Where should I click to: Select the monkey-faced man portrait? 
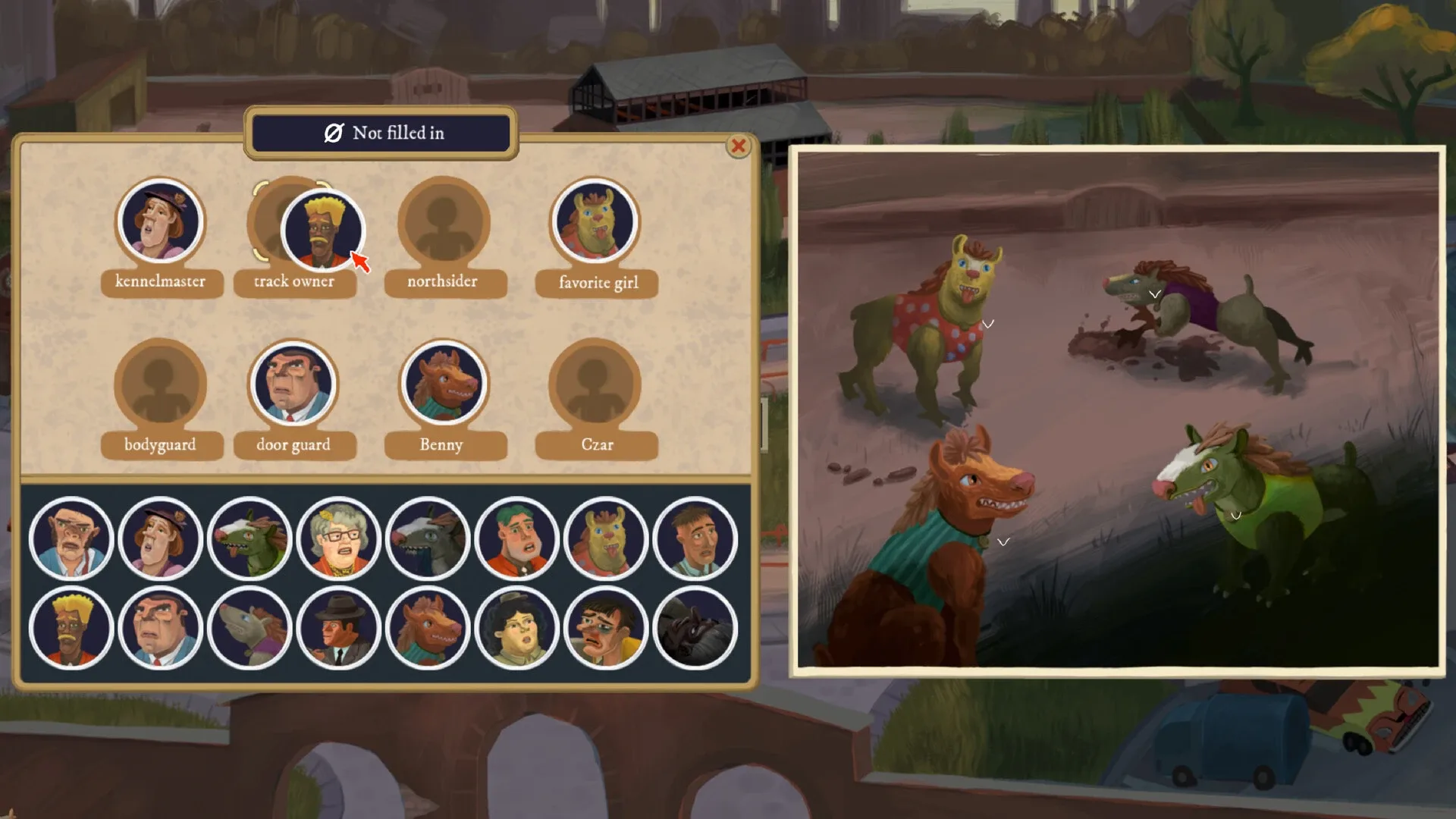72,538
